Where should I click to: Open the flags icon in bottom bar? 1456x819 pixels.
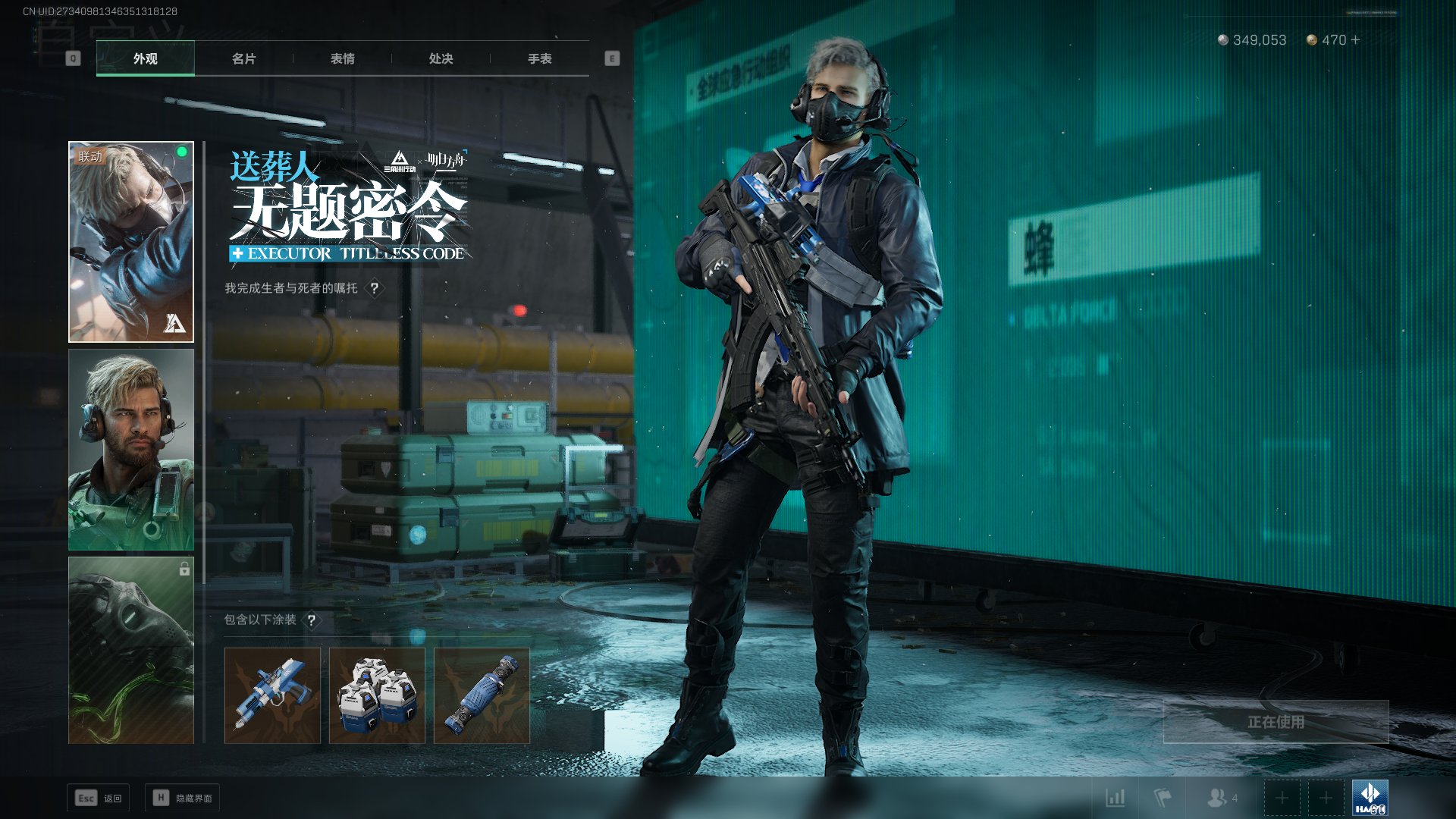[x=1162, y=798]
